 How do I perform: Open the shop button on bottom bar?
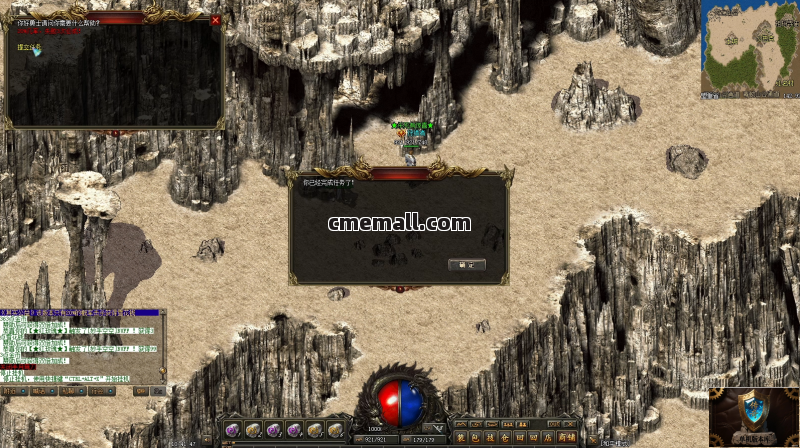coord(566,437)
